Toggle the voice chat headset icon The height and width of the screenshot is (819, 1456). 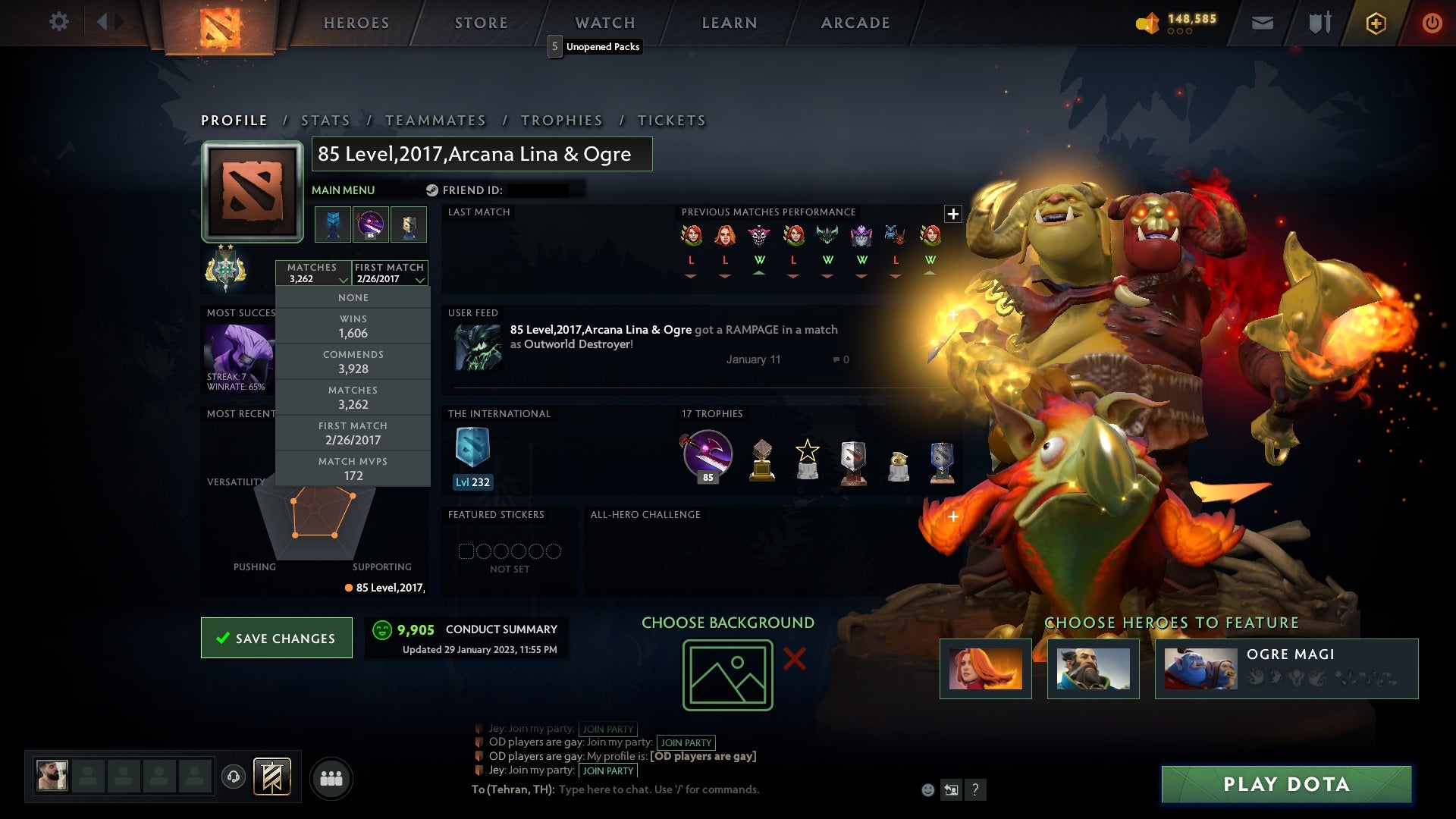[x=234, y=777]
